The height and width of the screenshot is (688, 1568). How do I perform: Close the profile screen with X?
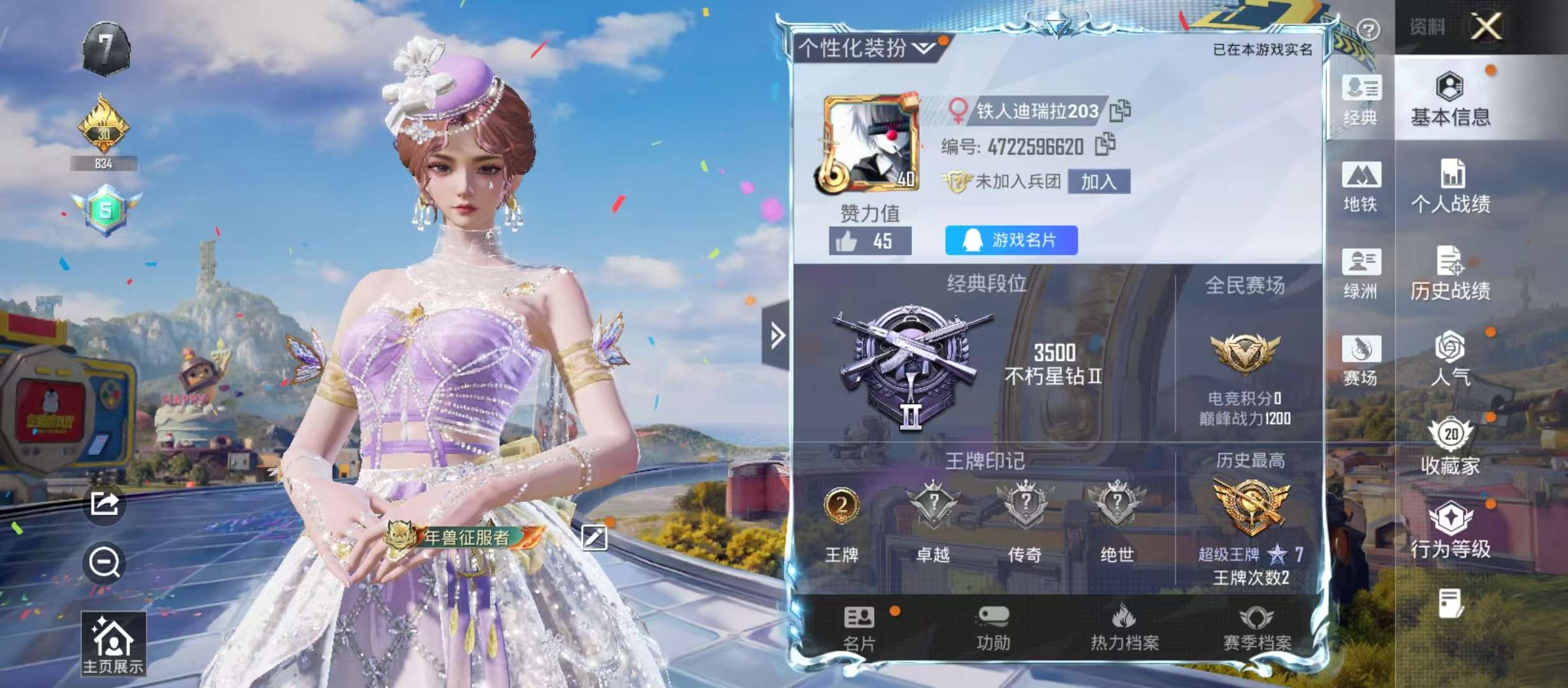click(1486, 27)
